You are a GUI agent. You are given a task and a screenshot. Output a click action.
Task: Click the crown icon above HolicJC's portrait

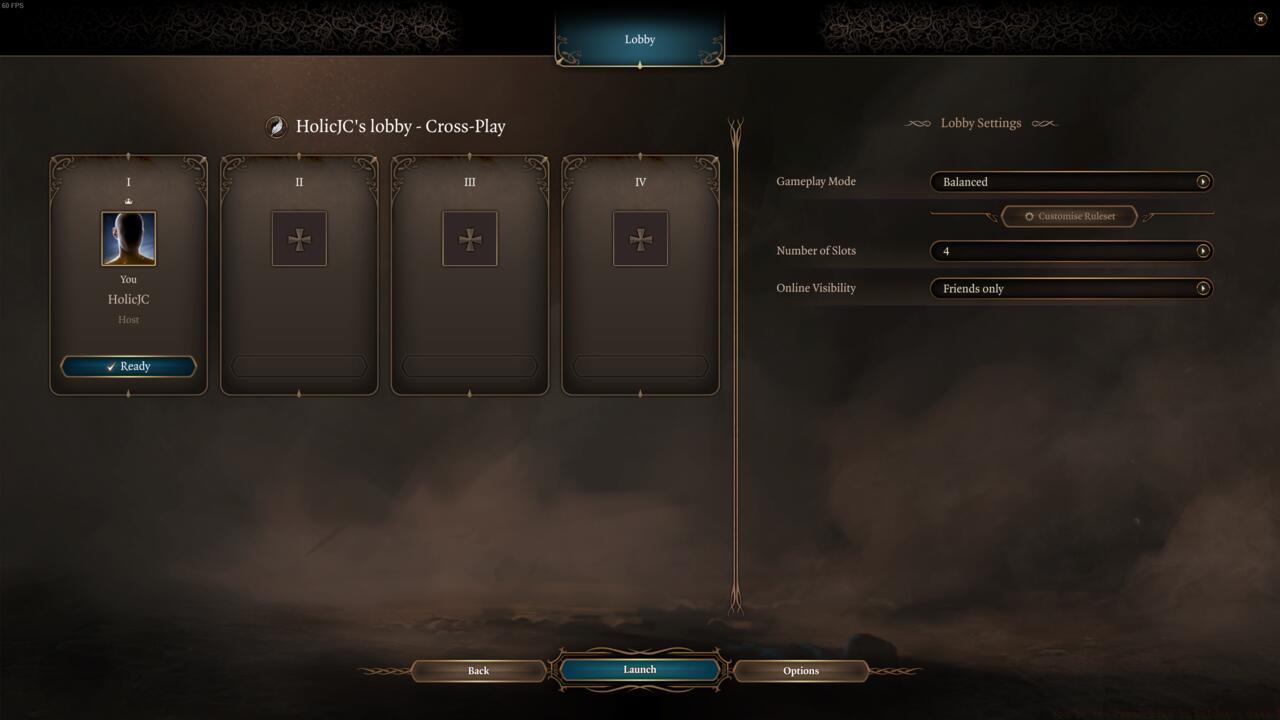(128, 201)
